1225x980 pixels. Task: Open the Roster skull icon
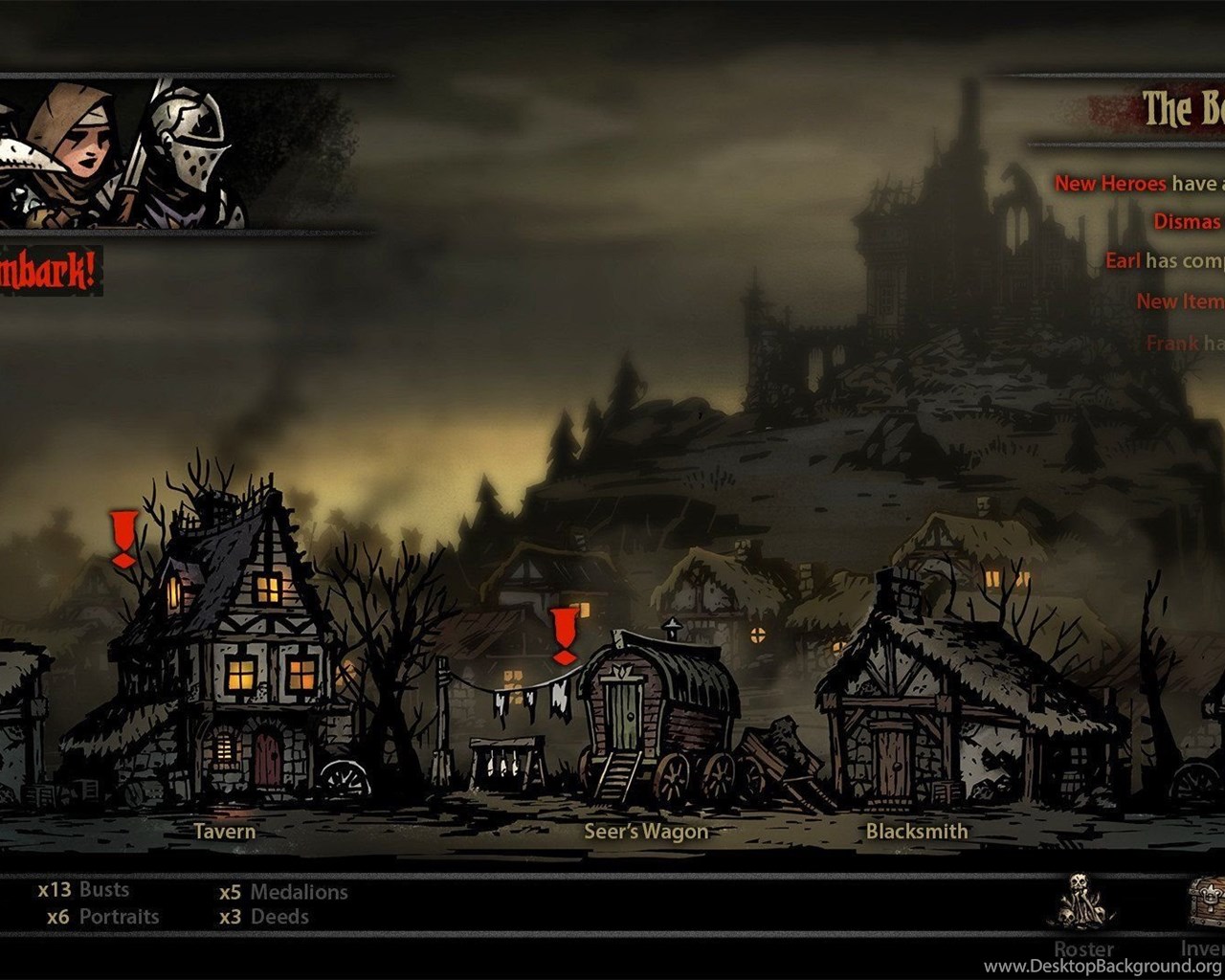tap(1080, 902)
